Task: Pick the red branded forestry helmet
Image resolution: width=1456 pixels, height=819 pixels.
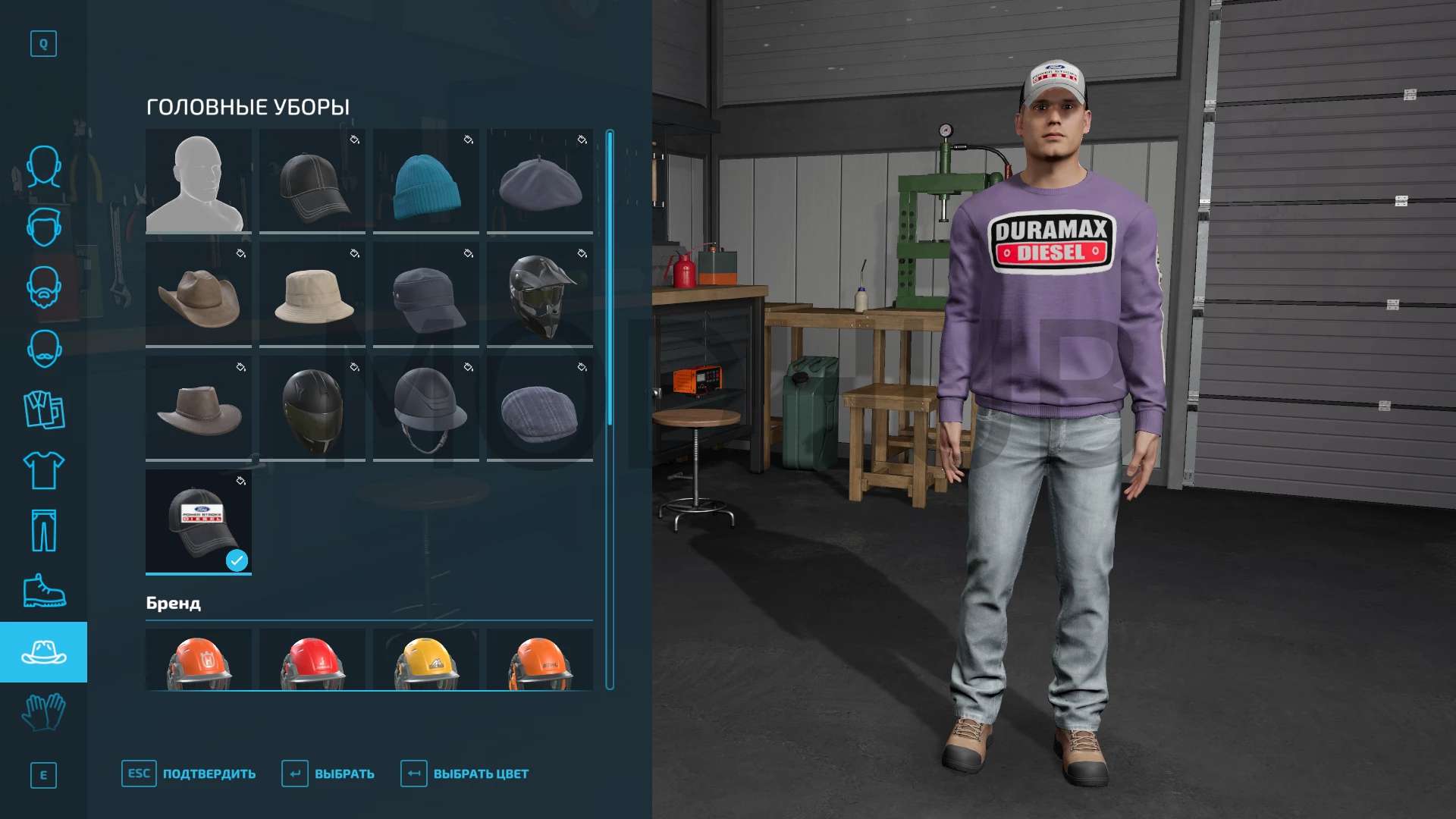Action: (312, 660)
